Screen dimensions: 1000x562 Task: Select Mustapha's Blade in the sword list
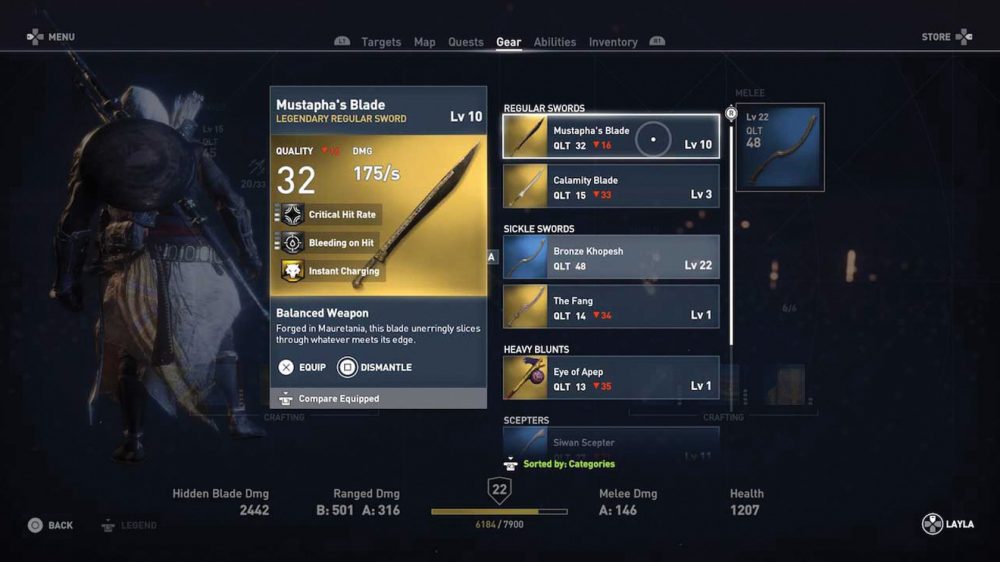611,137
